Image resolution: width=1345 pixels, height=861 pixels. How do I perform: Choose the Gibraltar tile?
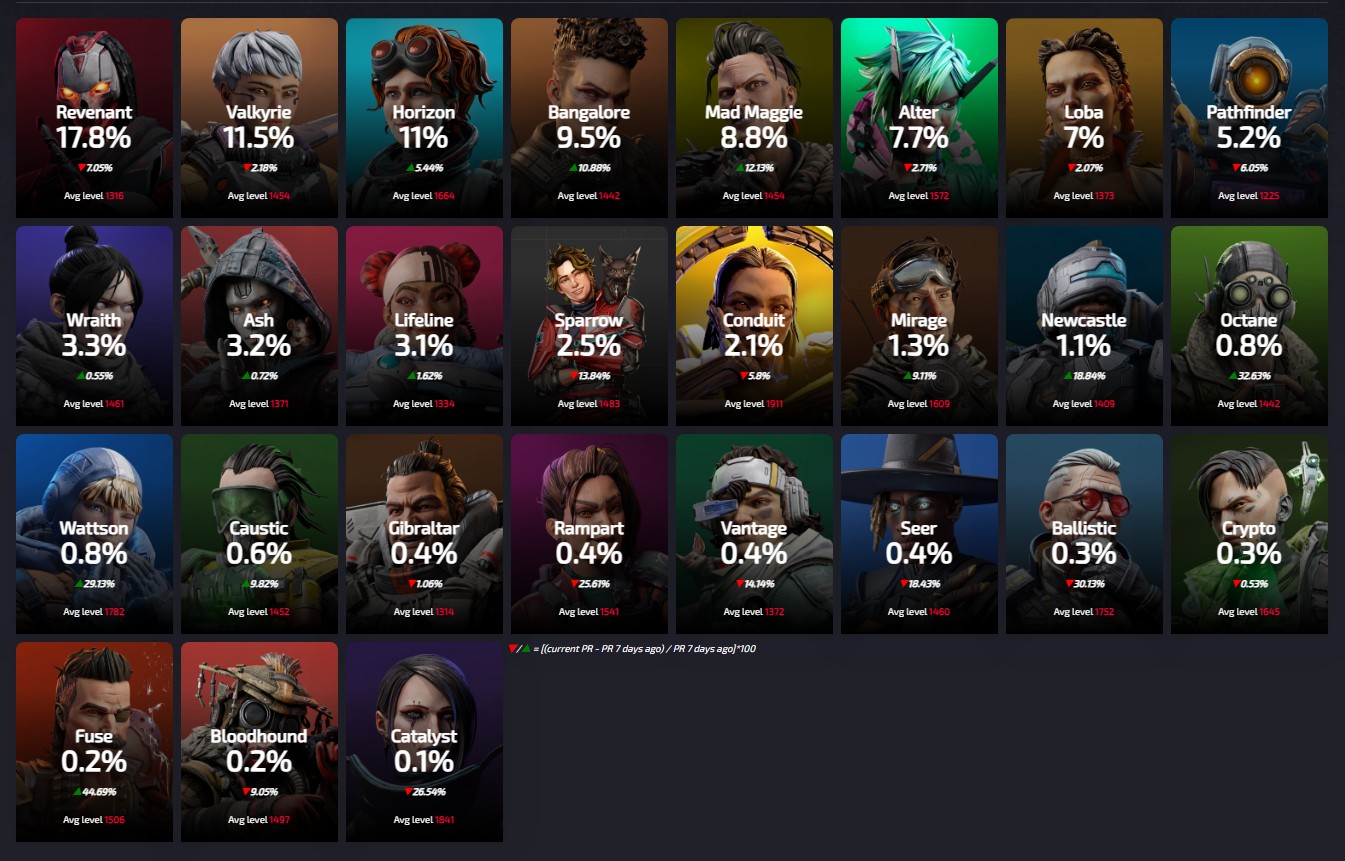pos(424,534)
